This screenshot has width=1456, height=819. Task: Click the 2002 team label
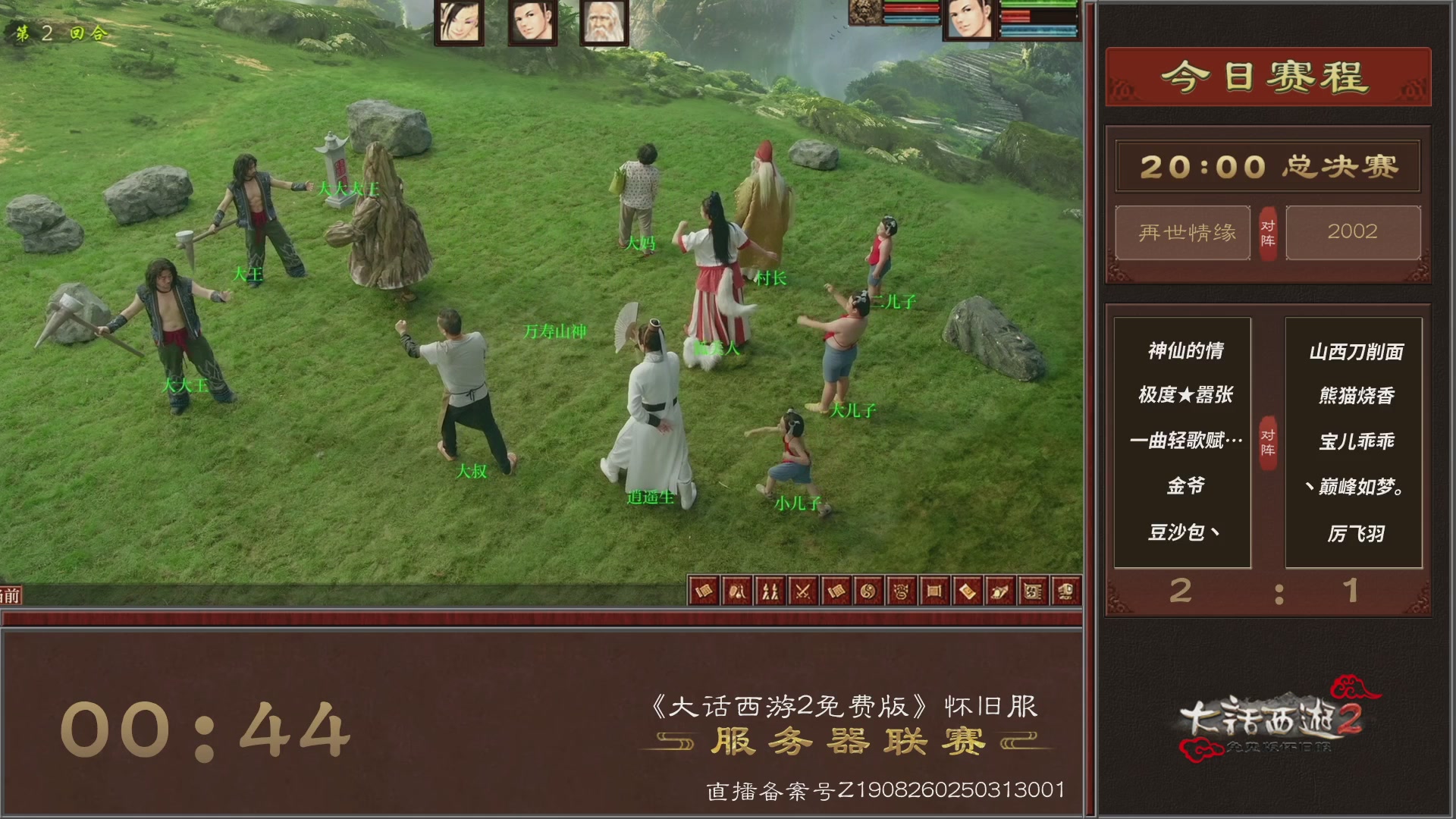tap(1354, 233)
